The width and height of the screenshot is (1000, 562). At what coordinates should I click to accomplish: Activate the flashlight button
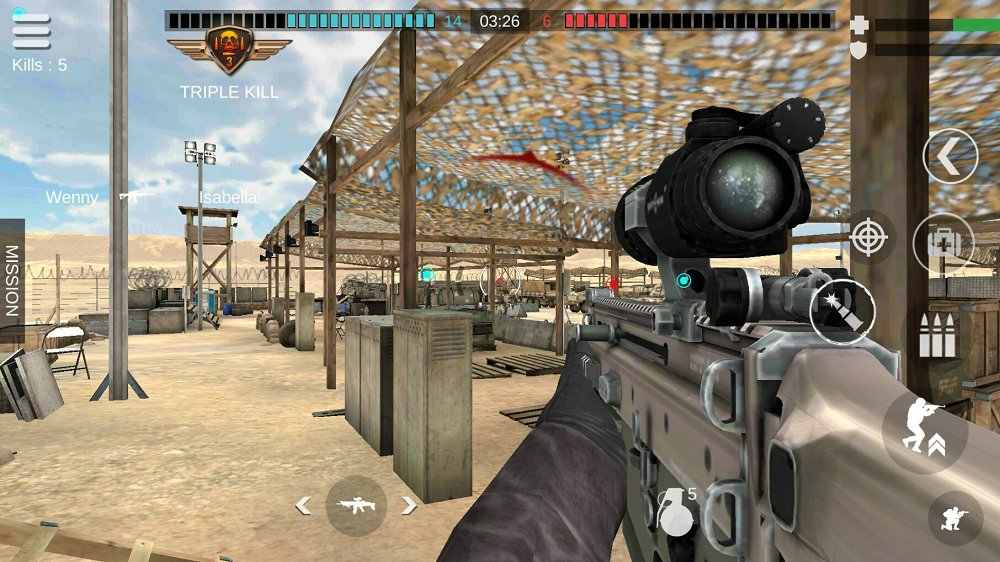tap(842, 312)
